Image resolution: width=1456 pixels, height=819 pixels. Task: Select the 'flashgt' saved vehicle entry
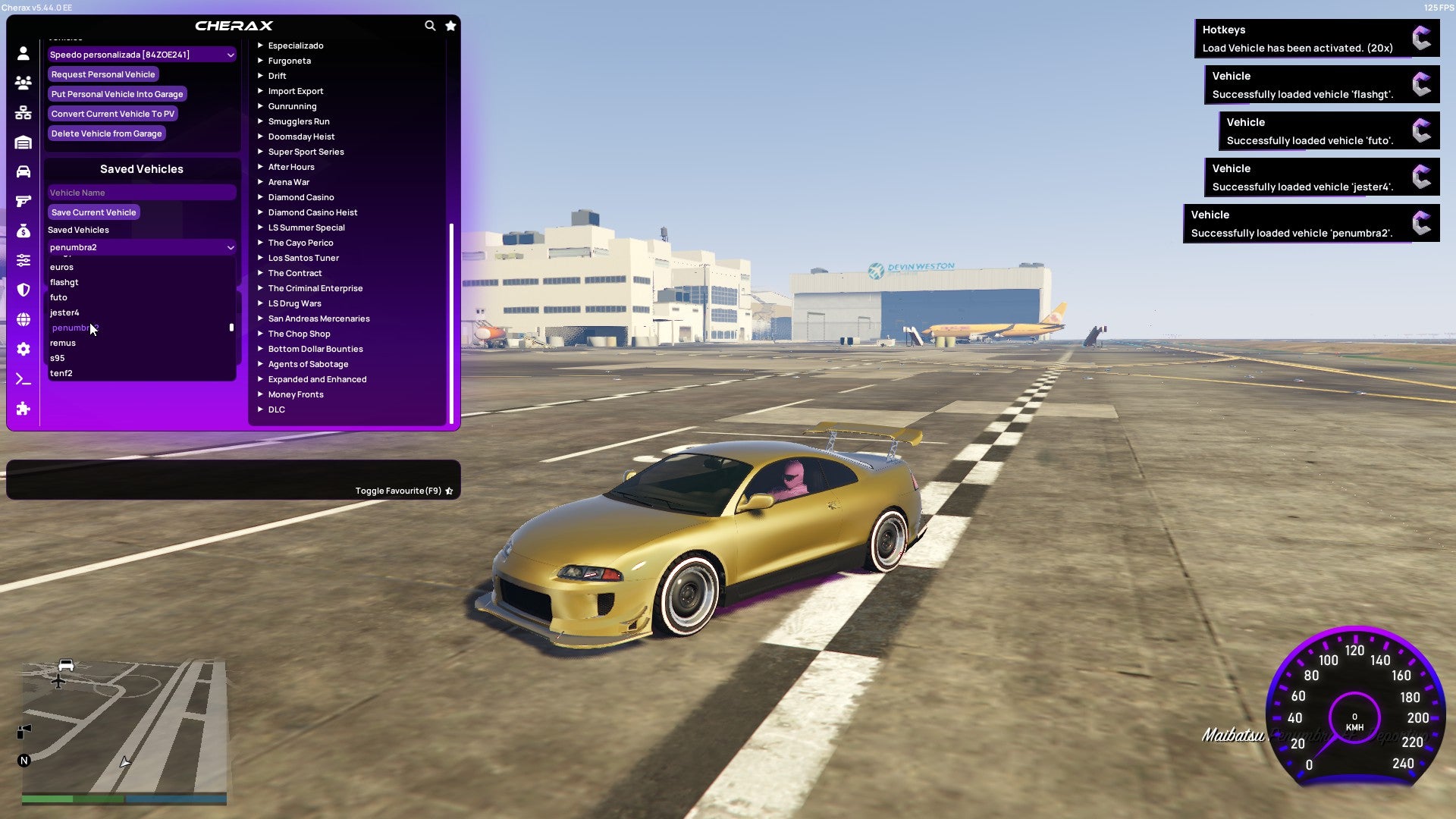64,281
